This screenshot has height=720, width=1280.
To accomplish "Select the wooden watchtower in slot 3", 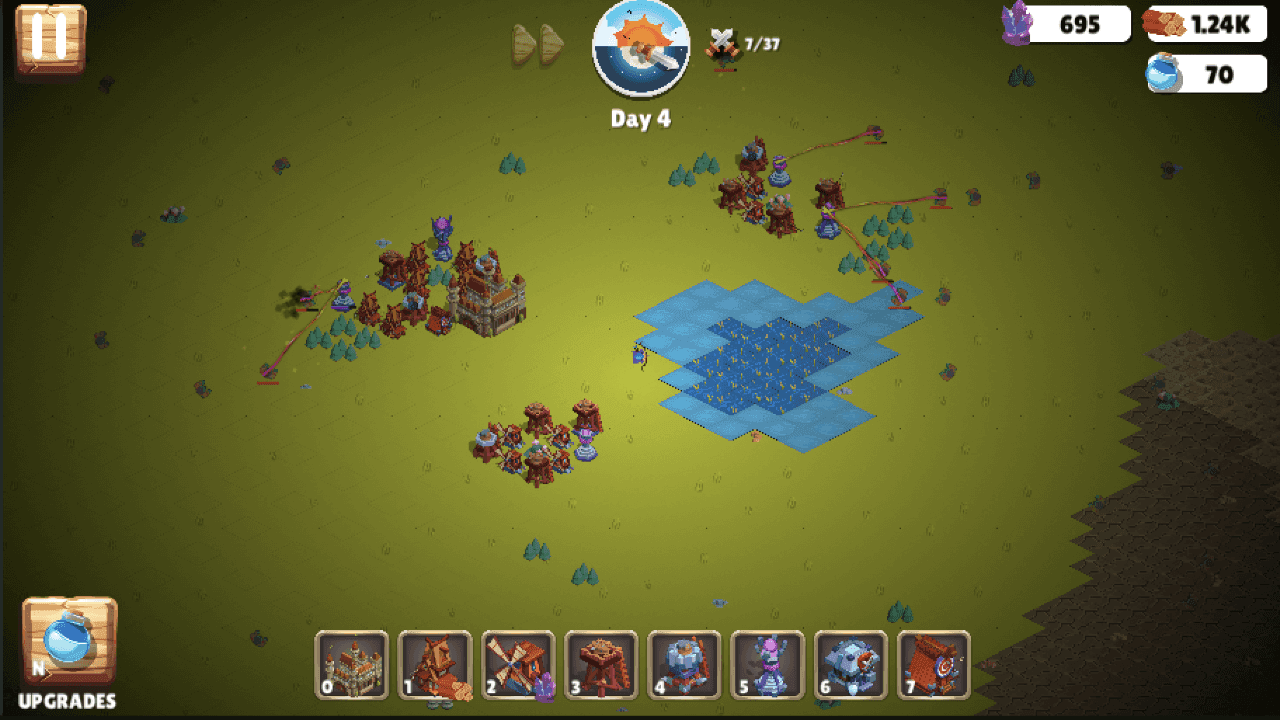I will (601, 664).
